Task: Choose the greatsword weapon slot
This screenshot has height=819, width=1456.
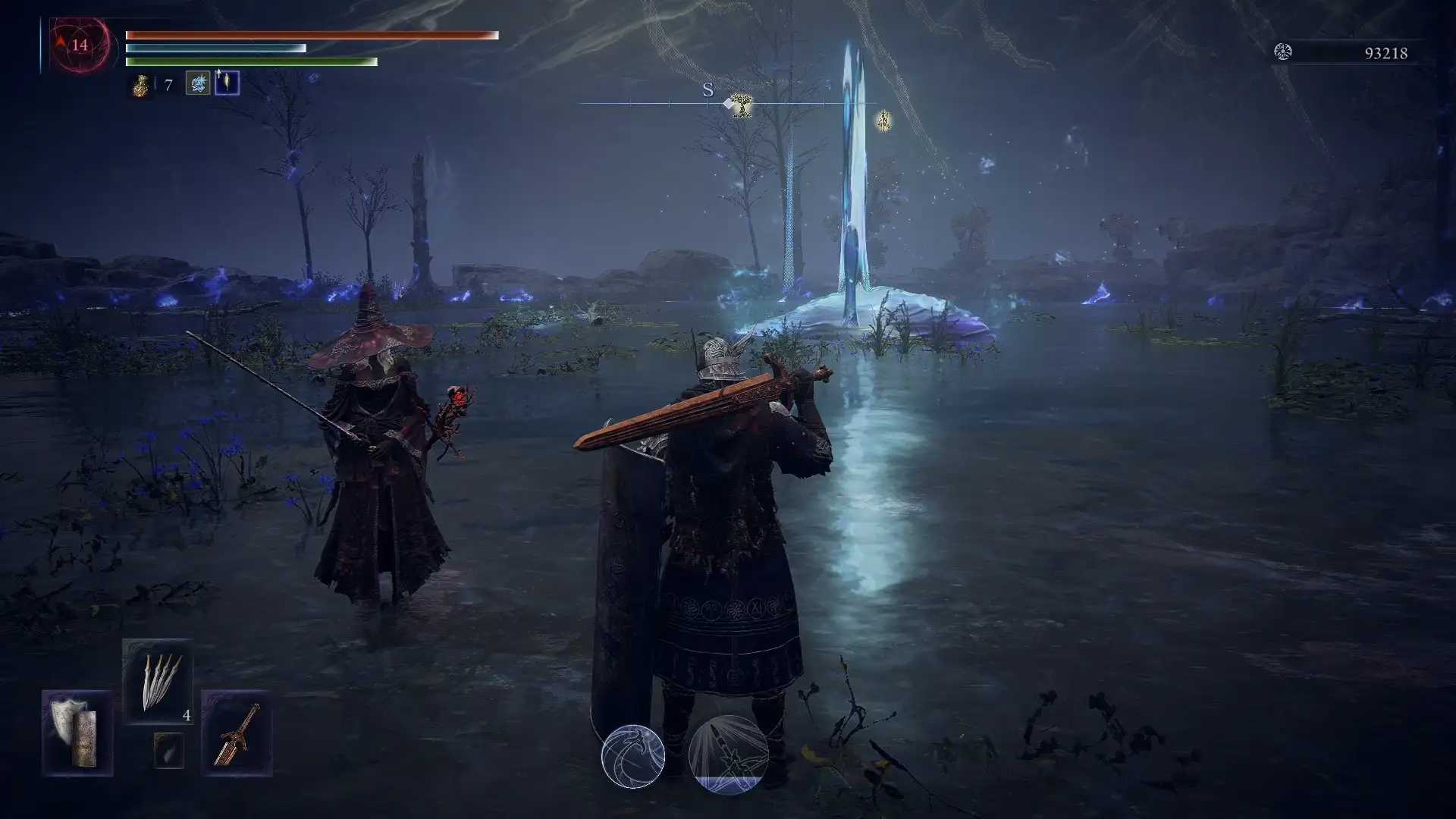Action: tap(236, 733)
